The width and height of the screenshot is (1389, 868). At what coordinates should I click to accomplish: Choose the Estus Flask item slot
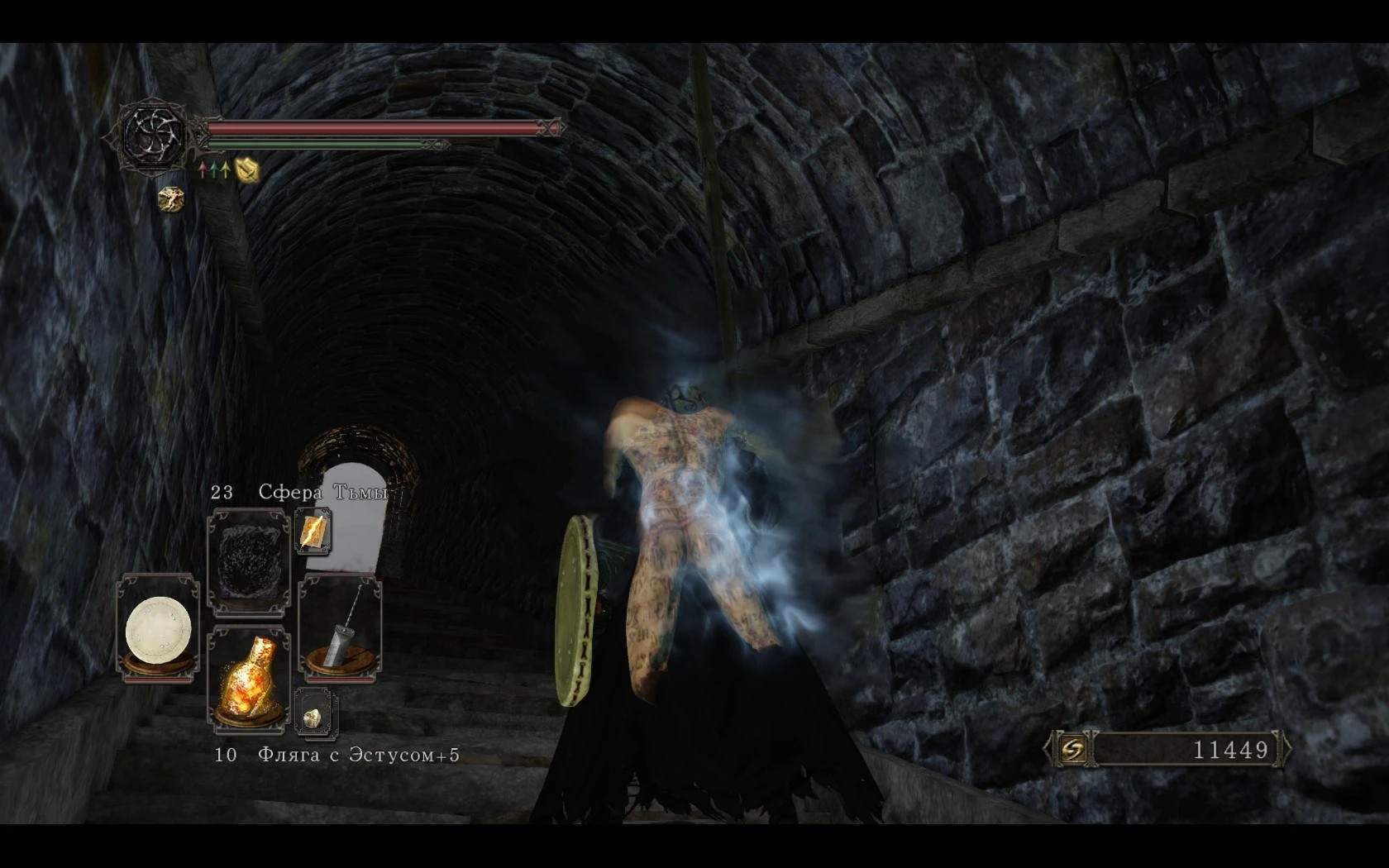248,680
